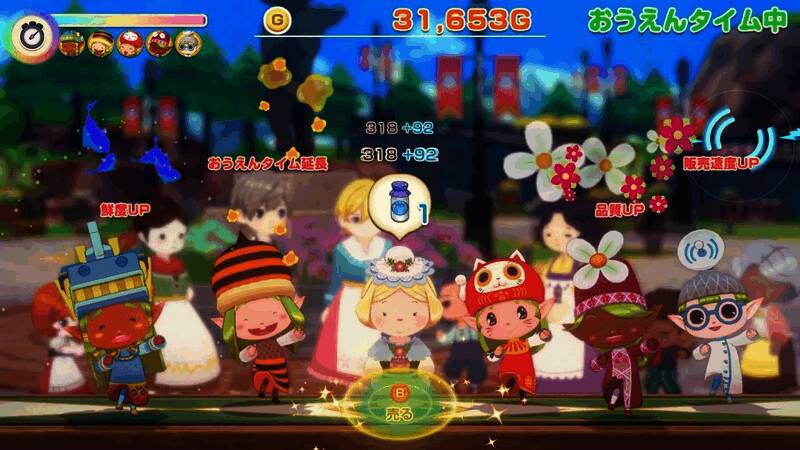This screenshot has width=800, height=450.
Task: Pick the flower-hat helper portrait
Action: coord(158,43)
